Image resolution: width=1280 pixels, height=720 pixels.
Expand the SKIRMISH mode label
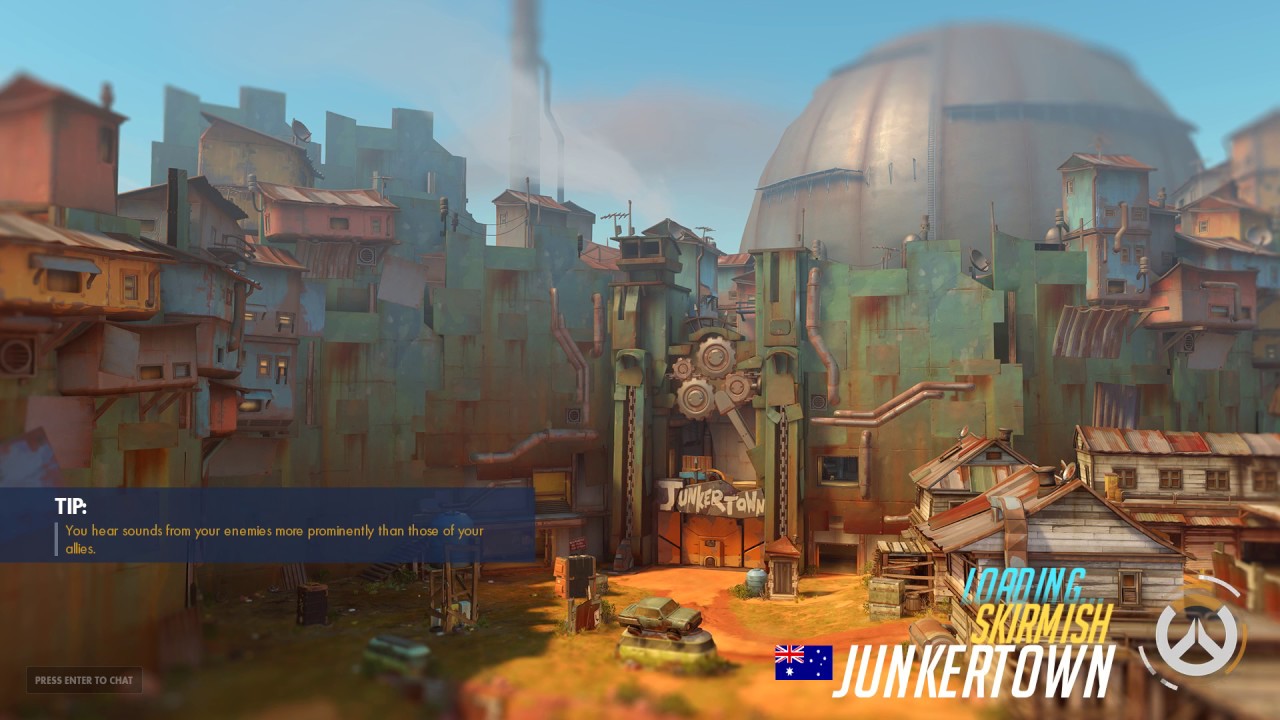1047,620
